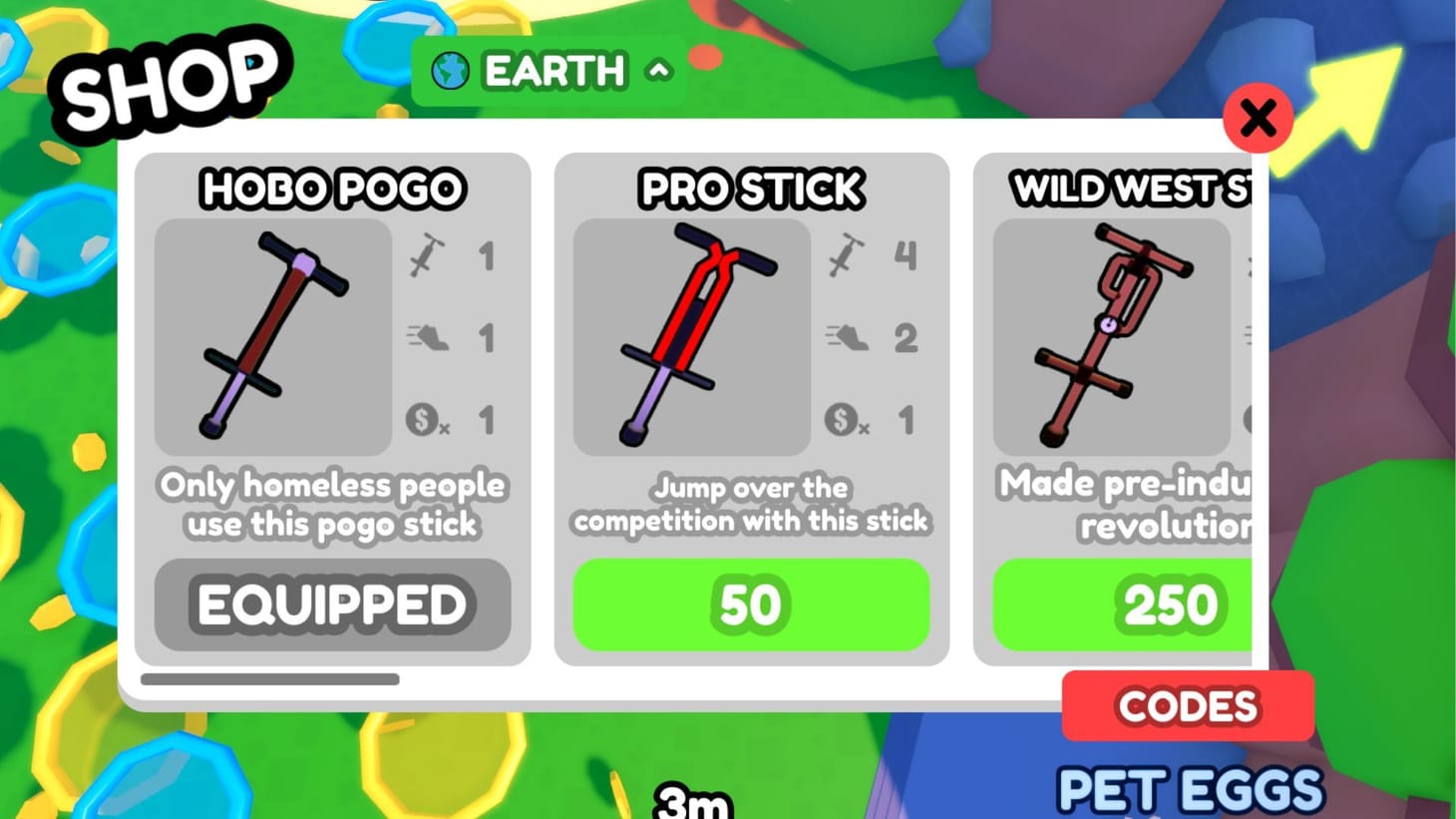Click the jump stat icon on Hobo Pogo
This screenshot has width=1456, height=819.
click(427, 256)
